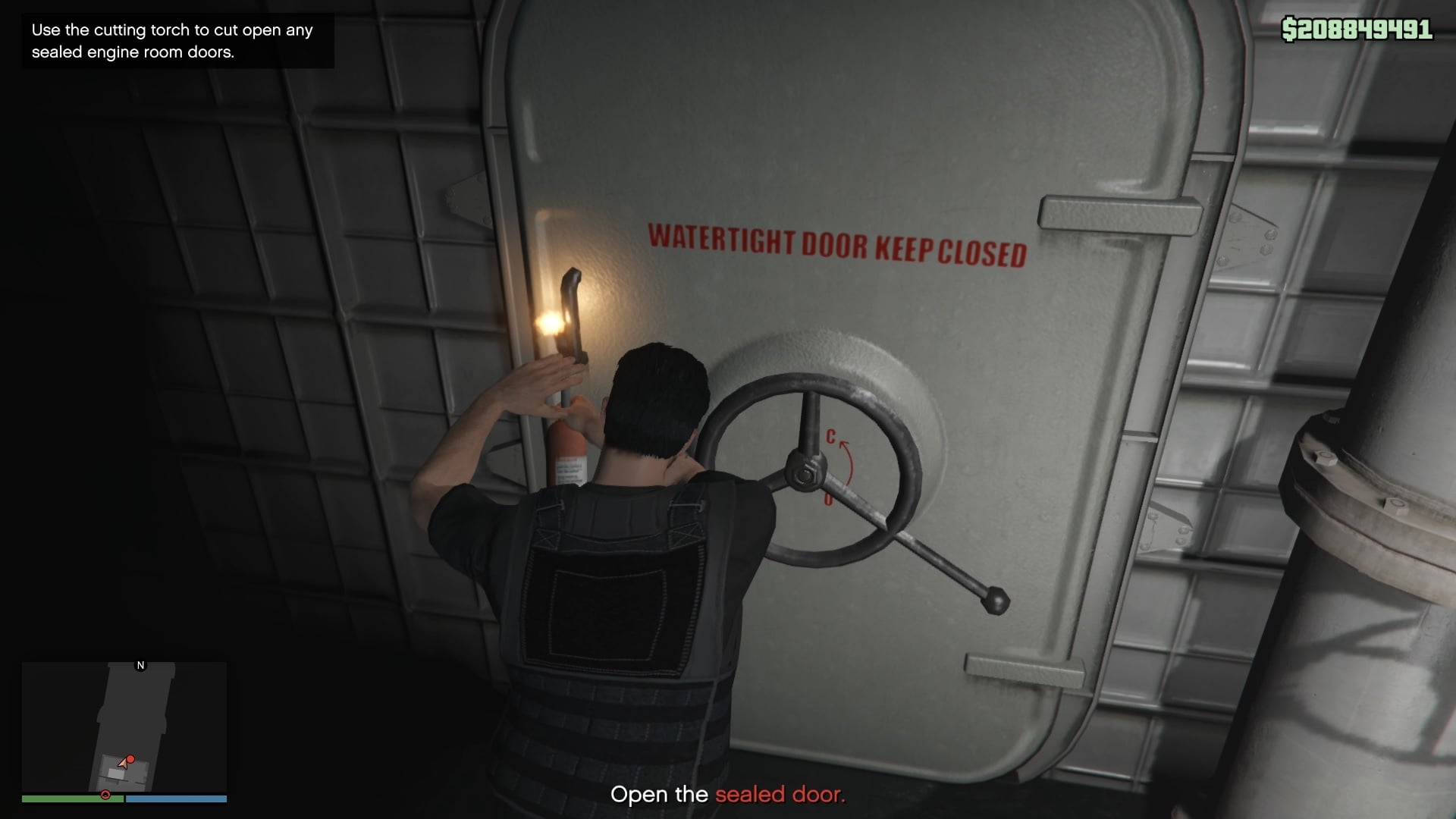Click the objective text about the cutting torch
This screenshot has height=819, width=1456.
171,41
